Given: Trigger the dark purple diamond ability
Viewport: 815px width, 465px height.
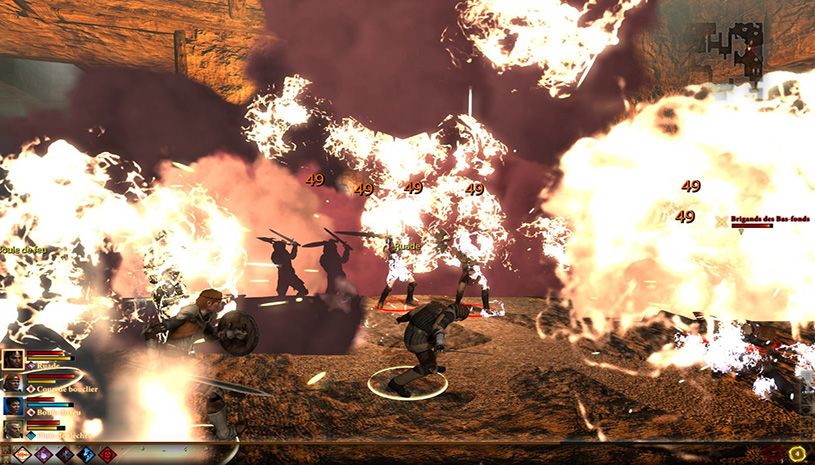Looking at the screenshot, I should click(66, 454).
